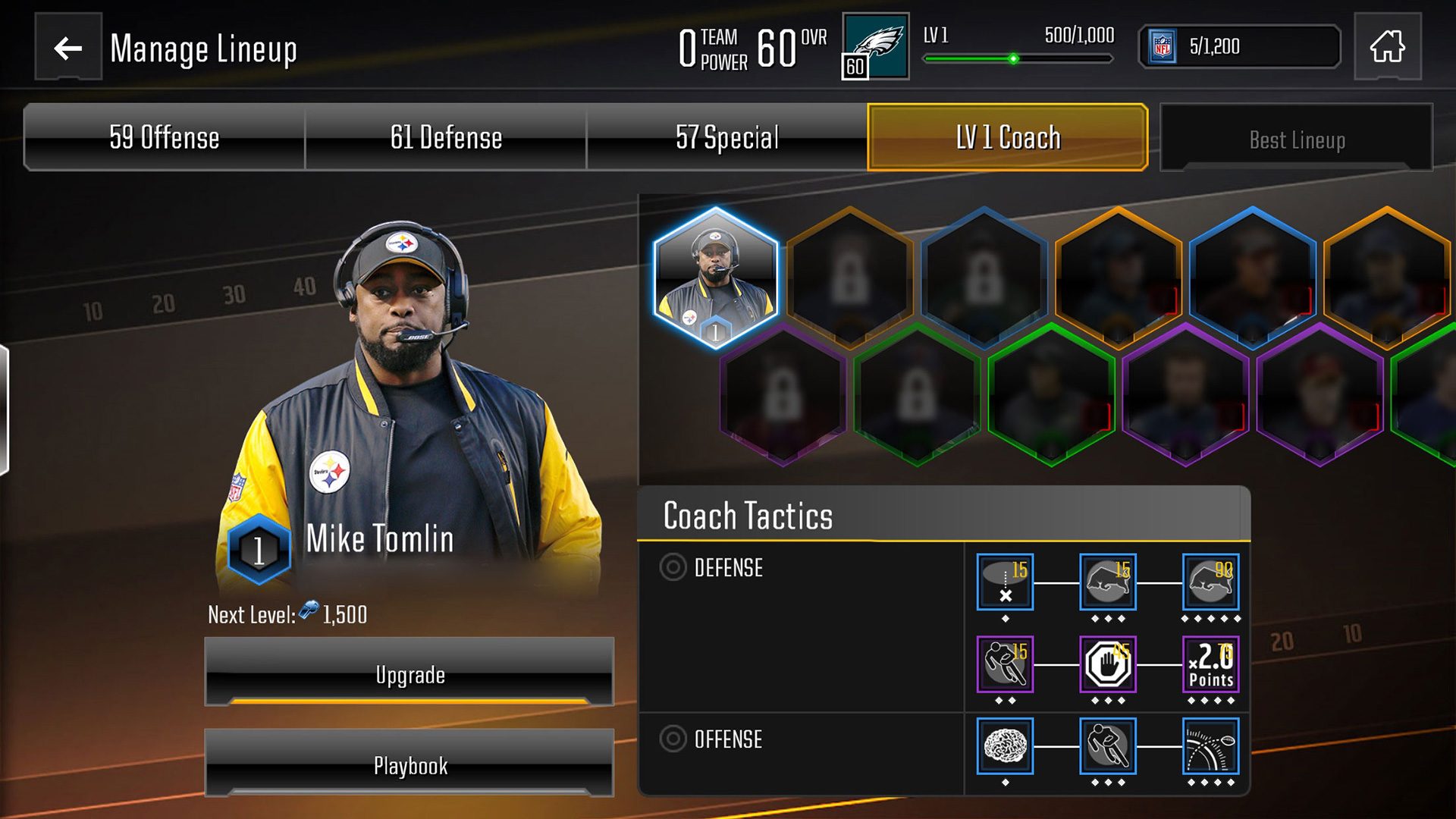Open the speedometer tactic in Offense row
This screenshot has width=1456, height=819.
click(x=1211, y=747)
